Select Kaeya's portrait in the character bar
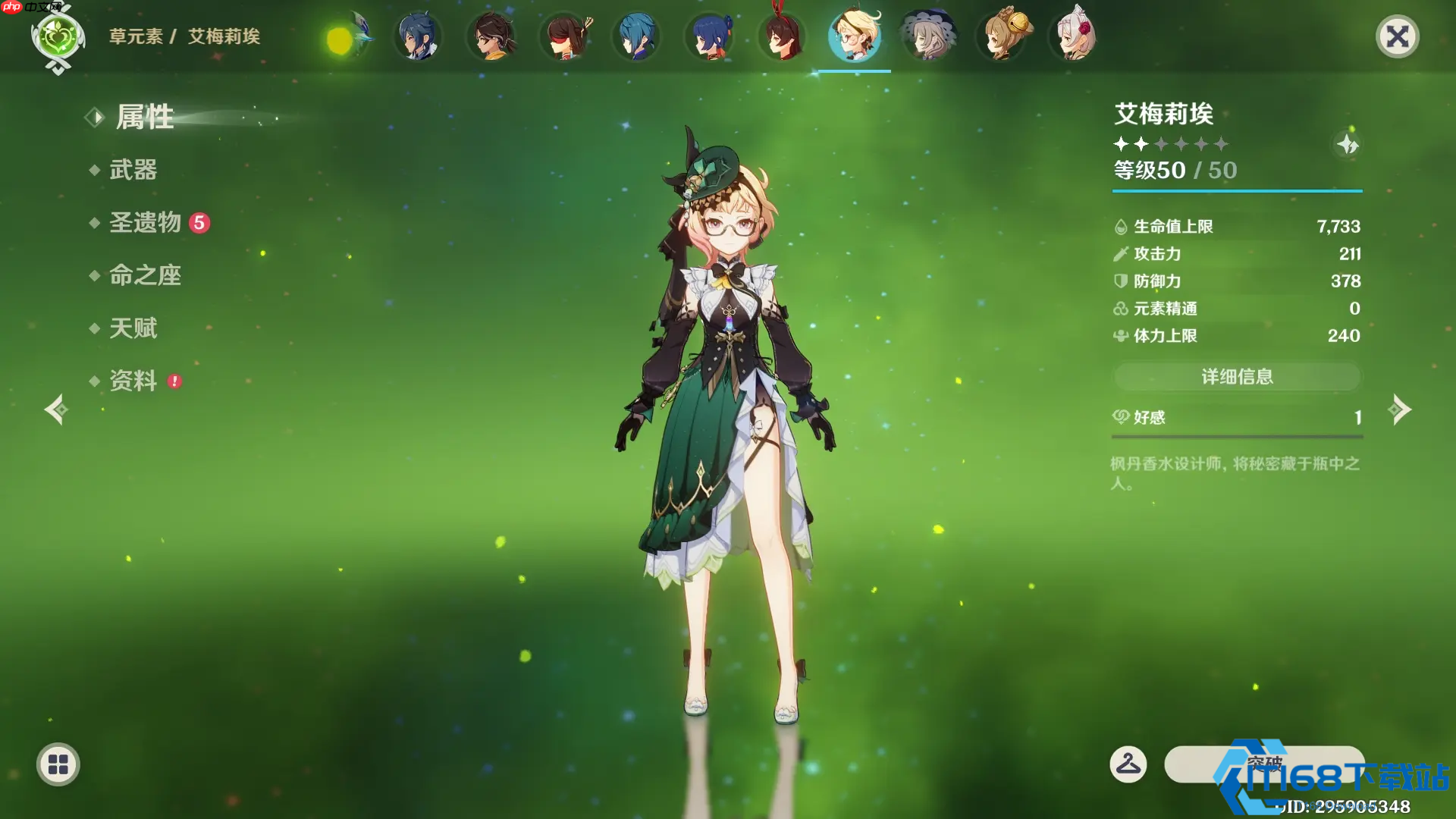The image size is (1456, 819). [x=418, y=36]
